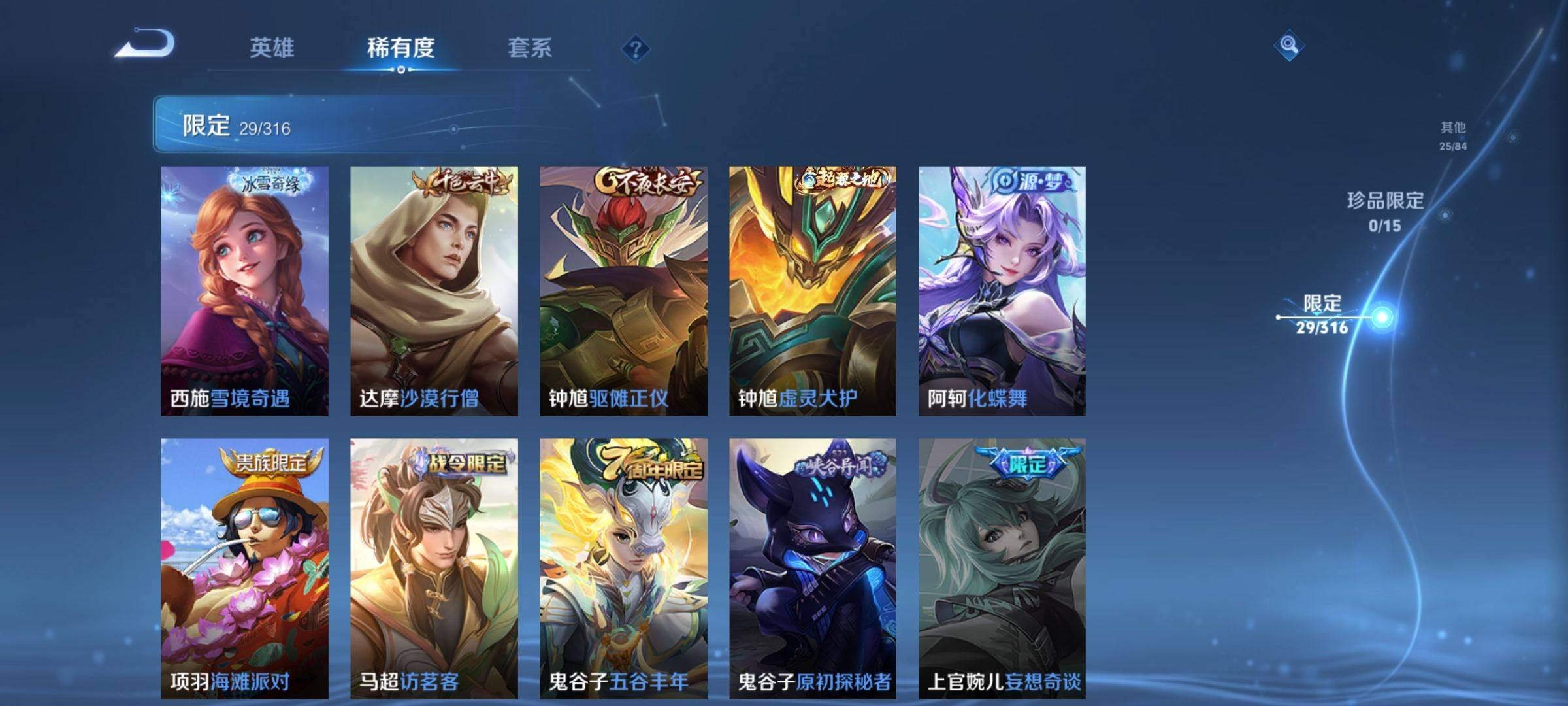Select 钟馗 虚灵犬护 skin card
This screenshot has width=1568, height=706.
[x=813, y=290]
